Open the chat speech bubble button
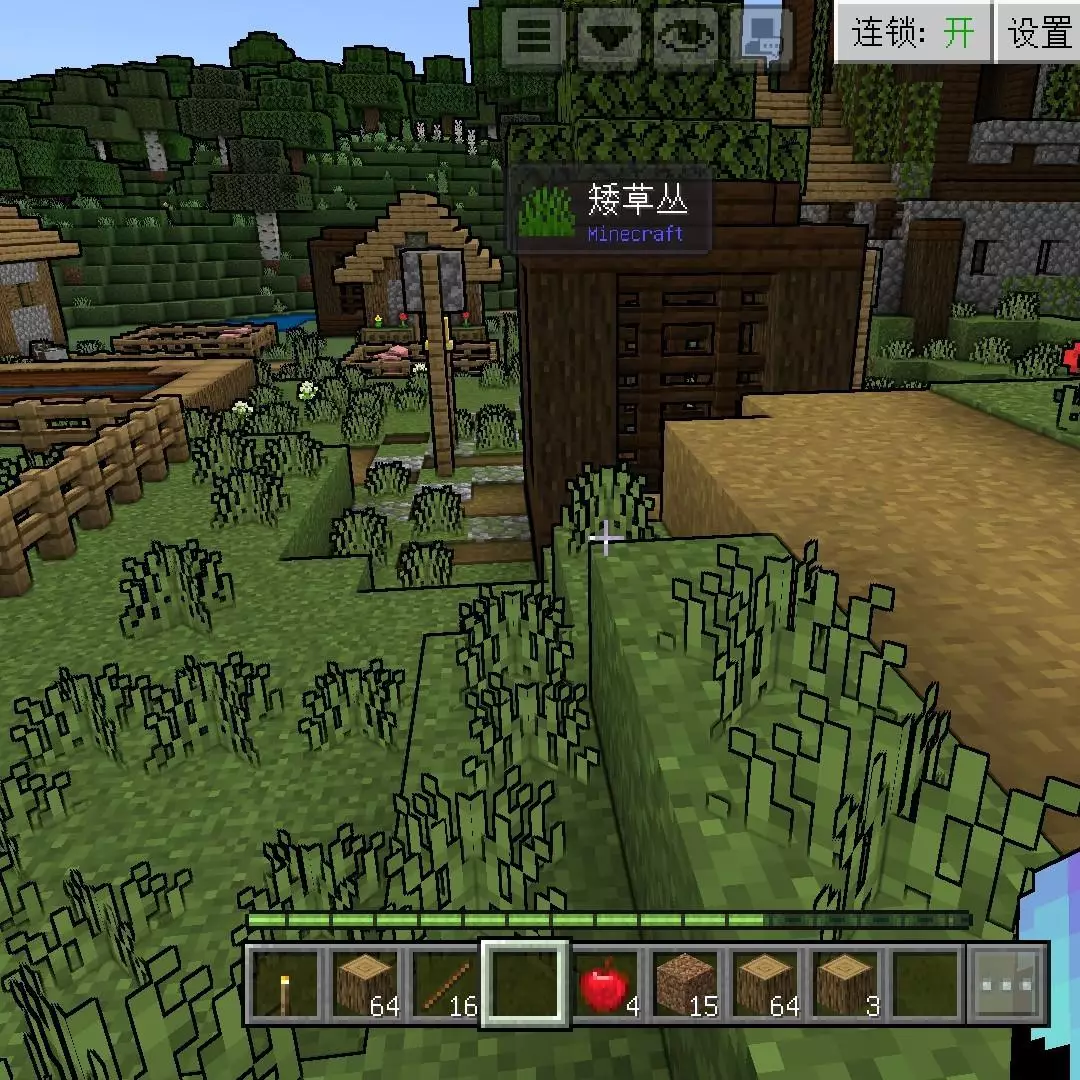Viewport: 1080px width, 1080px height. coord(763,37)
